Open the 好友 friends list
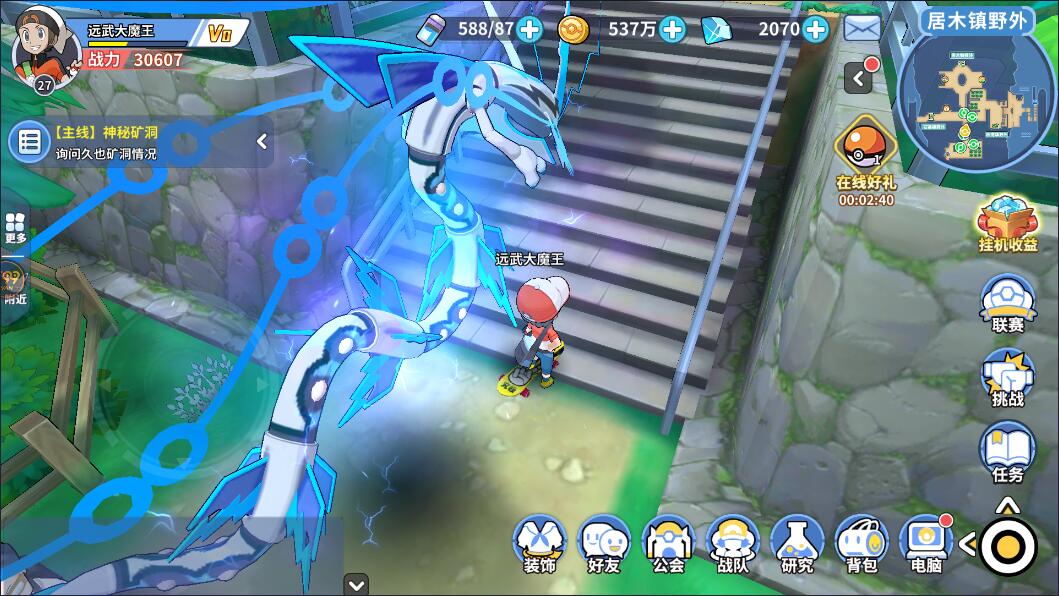The height and width of the screenshot is (596, 1059). tap(604, 545)
